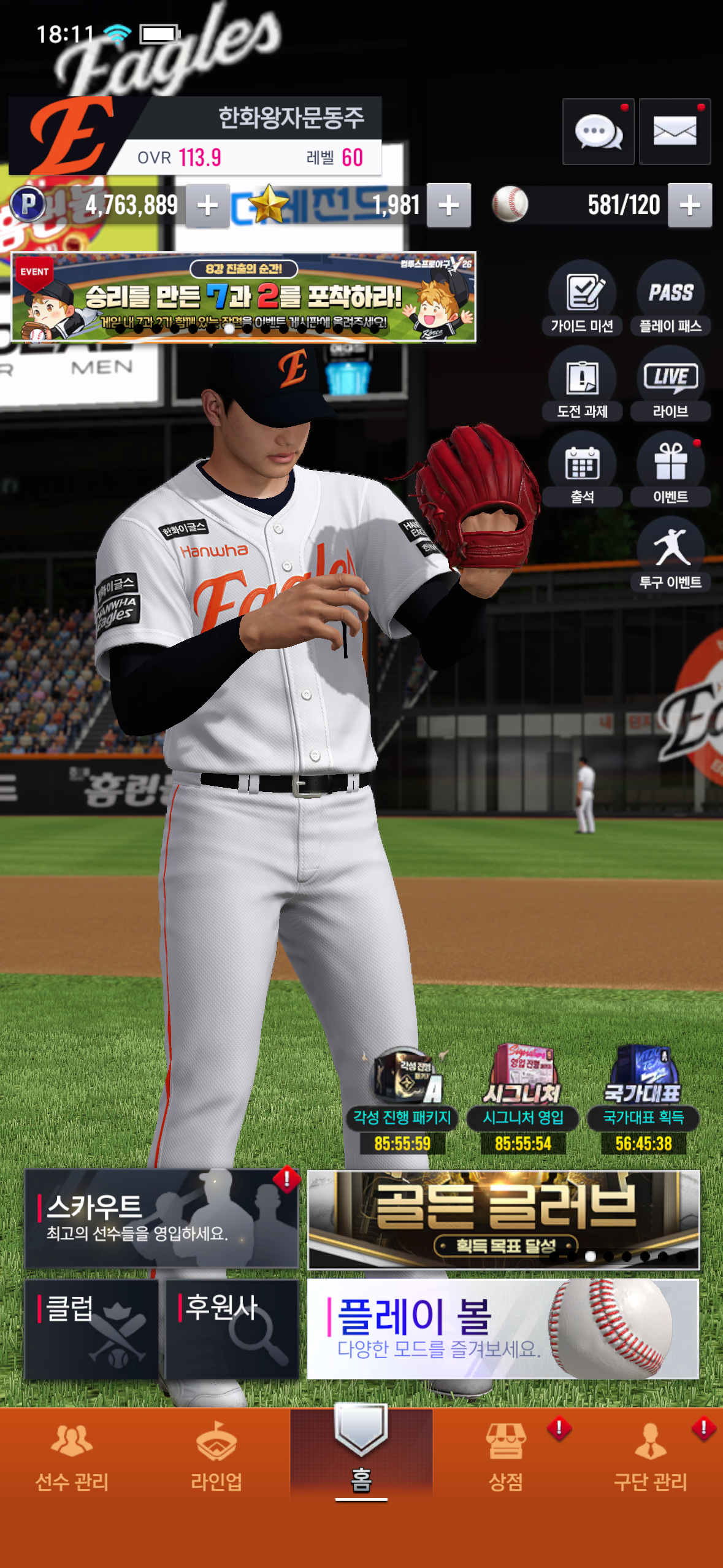
Task: Open the 라이브 LIVE icon
Action: [670, 384]
